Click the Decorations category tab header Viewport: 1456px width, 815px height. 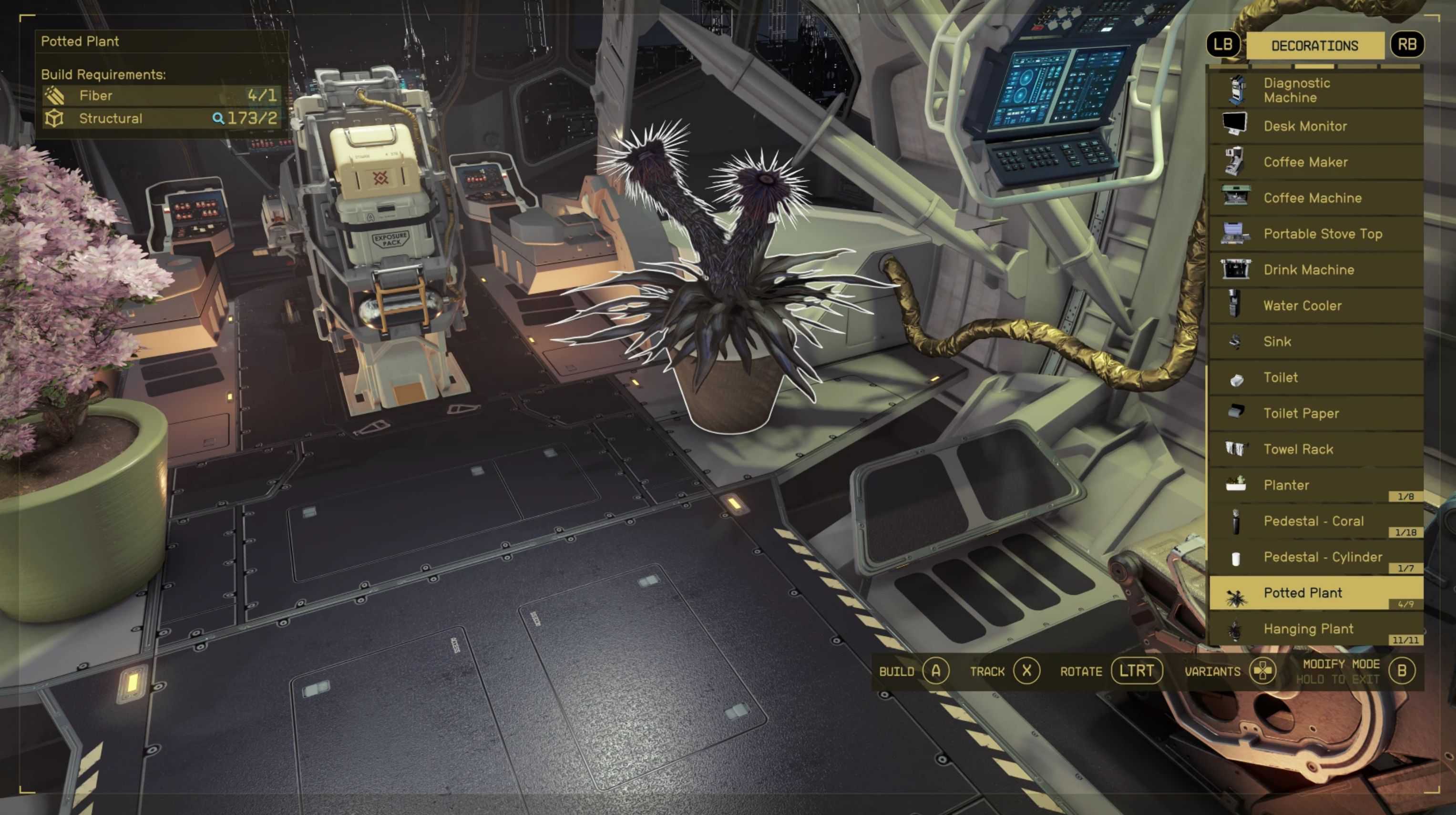(x=1315, y=46)
